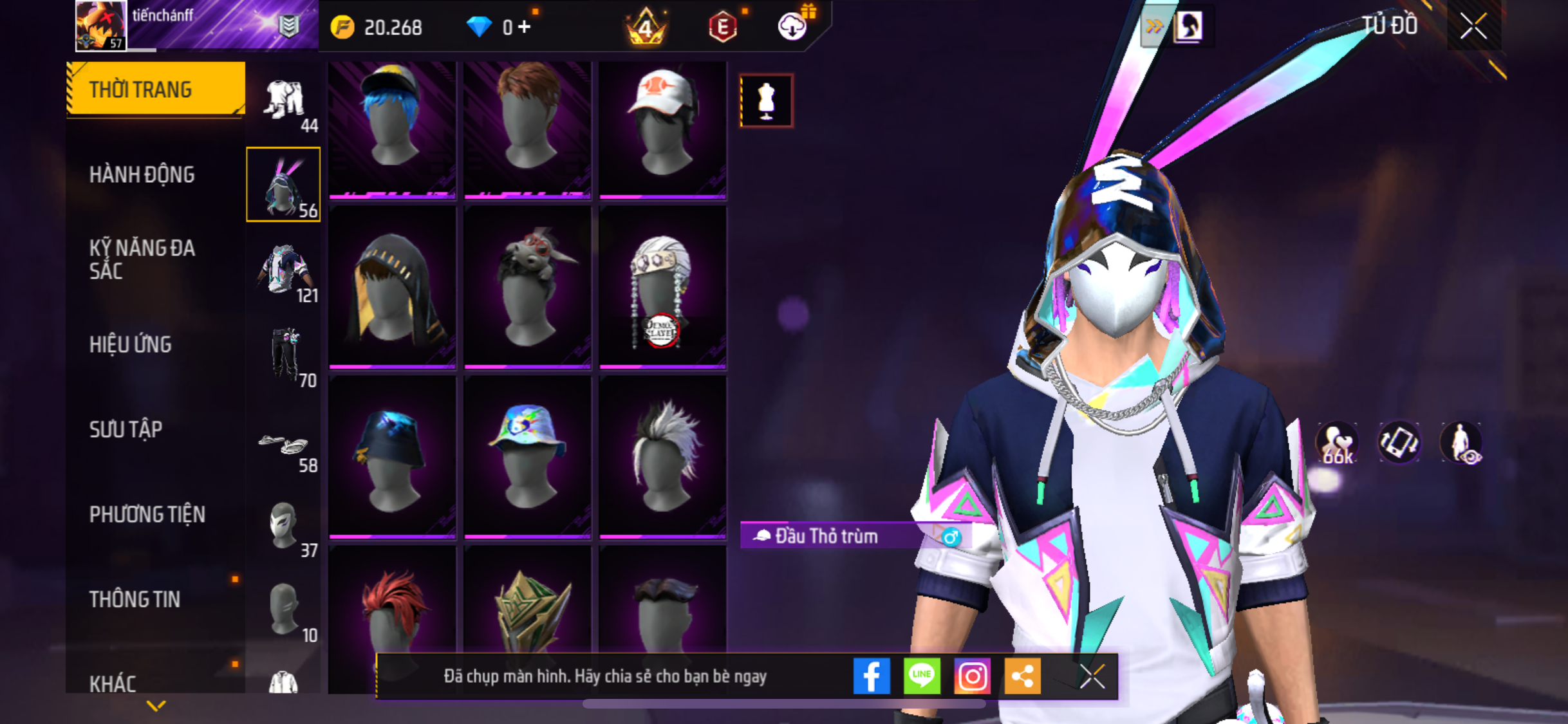Pick the rainbow bucket hat

click(x=527, y=456)
